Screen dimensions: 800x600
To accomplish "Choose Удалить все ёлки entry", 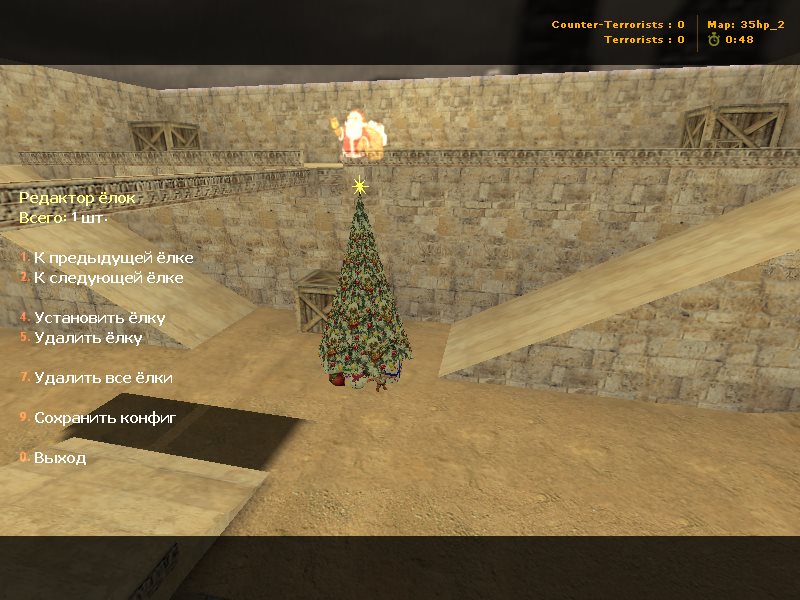I will coord(103,378).
